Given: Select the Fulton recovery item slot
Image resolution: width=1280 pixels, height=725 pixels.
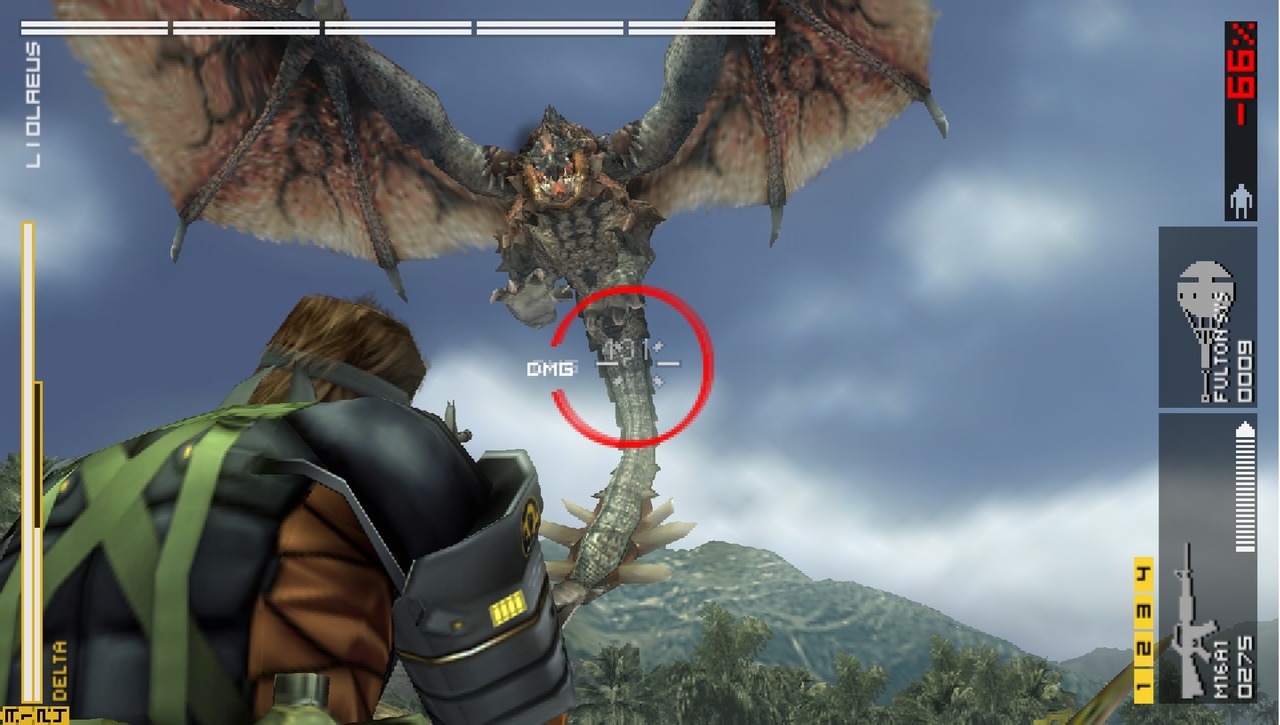Looking at the screenshot, I should tap(1207, 317).
